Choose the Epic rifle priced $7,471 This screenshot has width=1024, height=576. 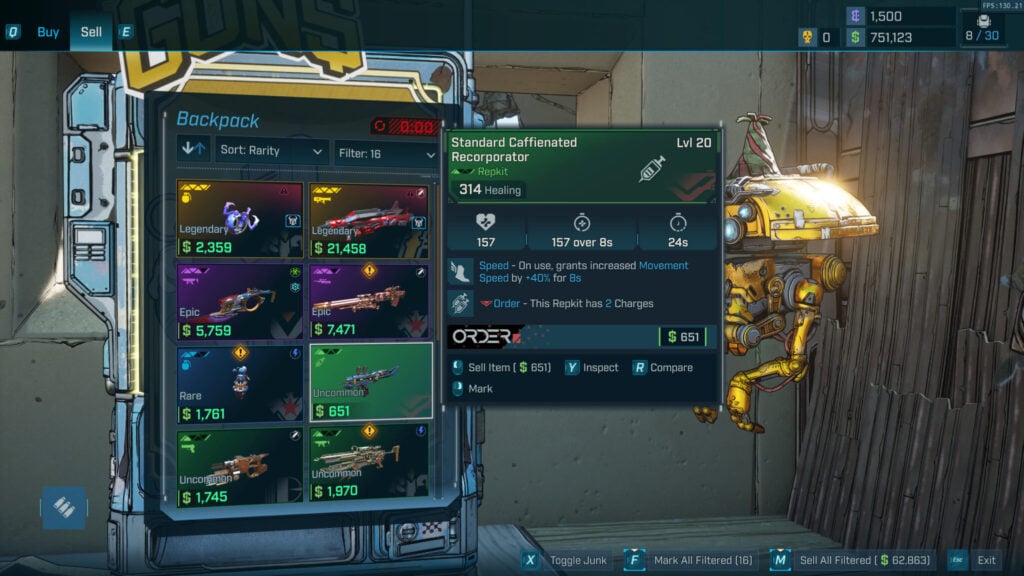click(x=369, y=300)
